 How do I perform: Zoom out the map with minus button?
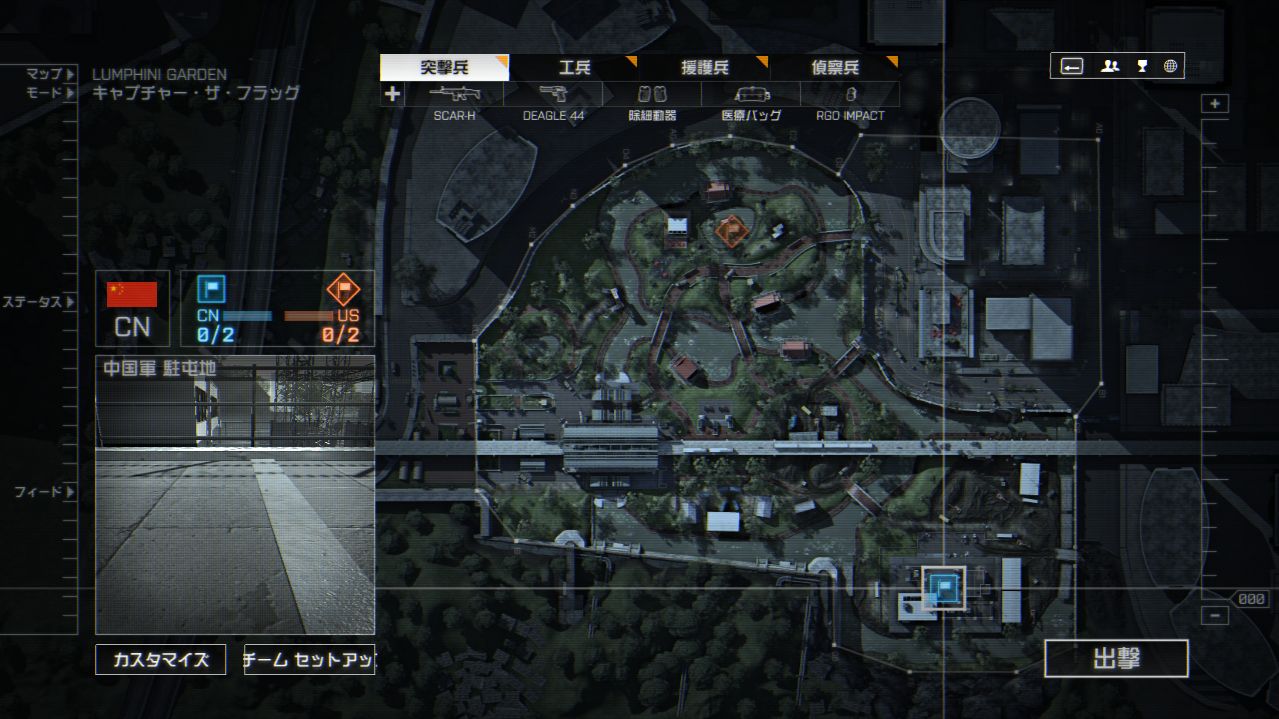(1215, 616)
